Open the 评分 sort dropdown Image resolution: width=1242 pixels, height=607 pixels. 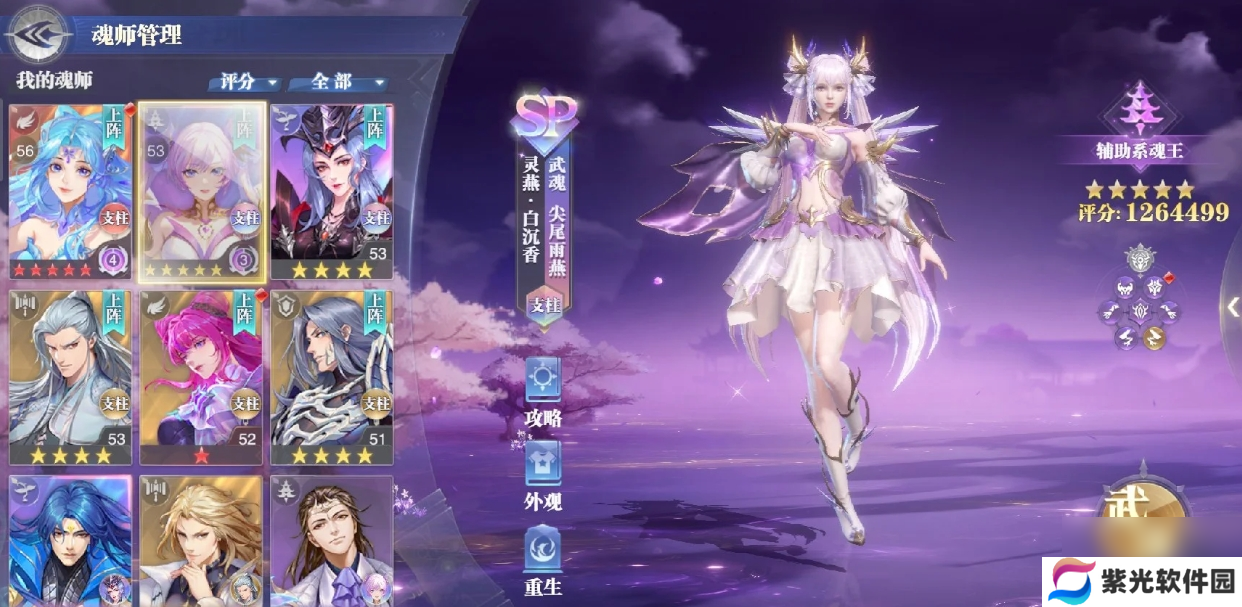[245, 82]
